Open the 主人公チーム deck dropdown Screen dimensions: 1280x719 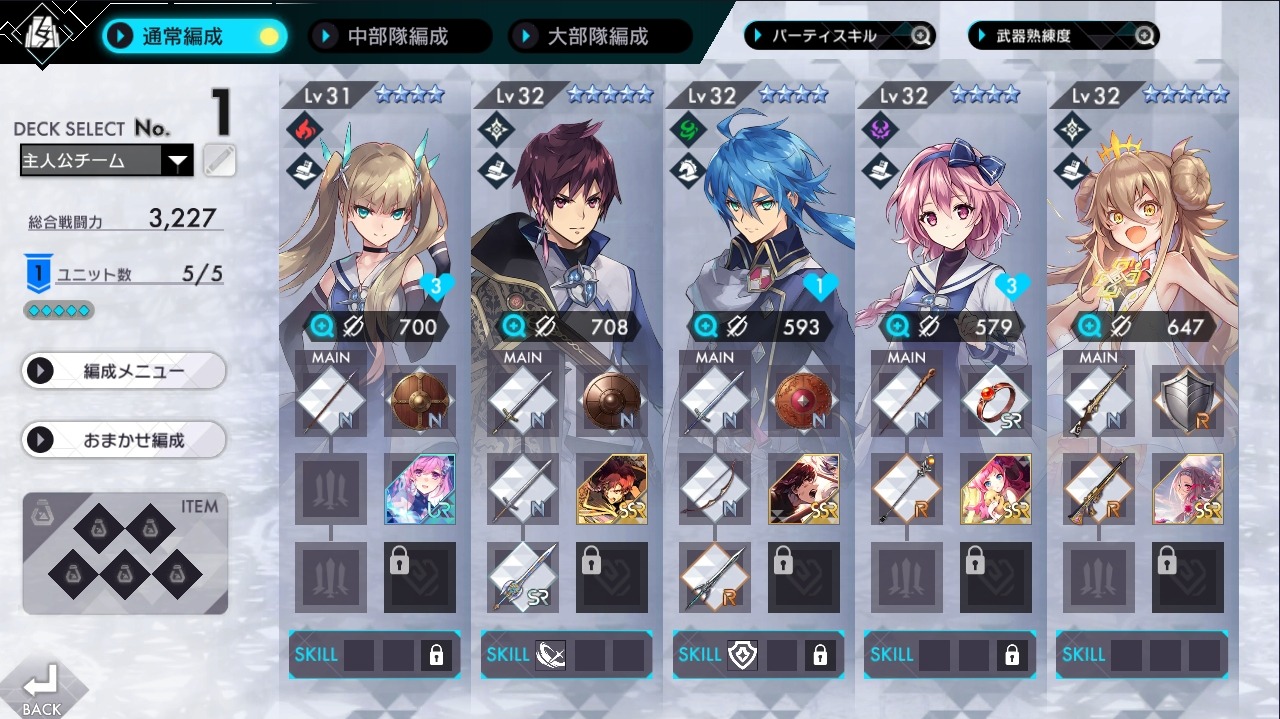tap(106, 160)
